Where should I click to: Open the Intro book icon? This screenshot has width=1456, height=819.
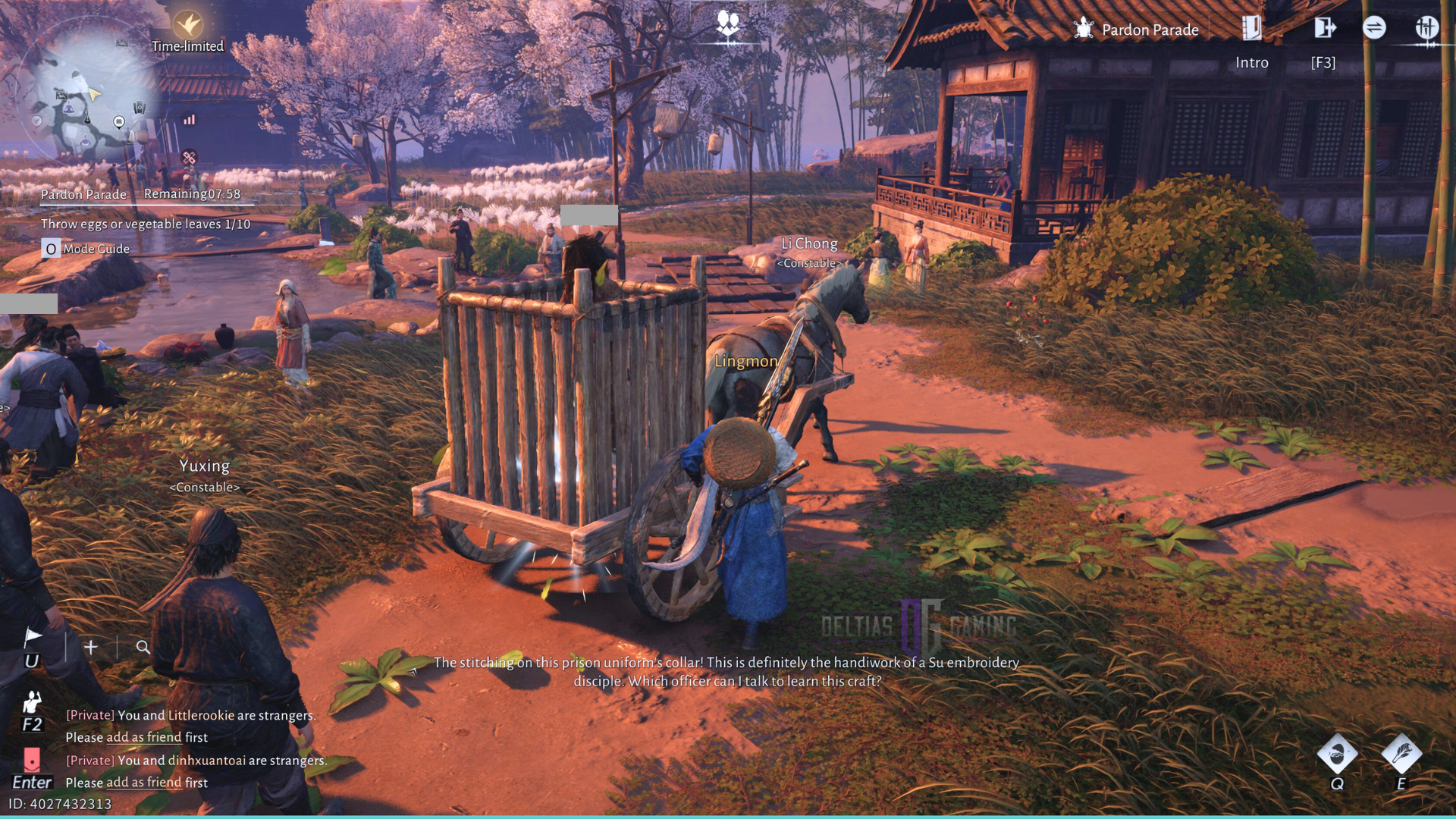pyautogui.click(x=1251, y=29)
